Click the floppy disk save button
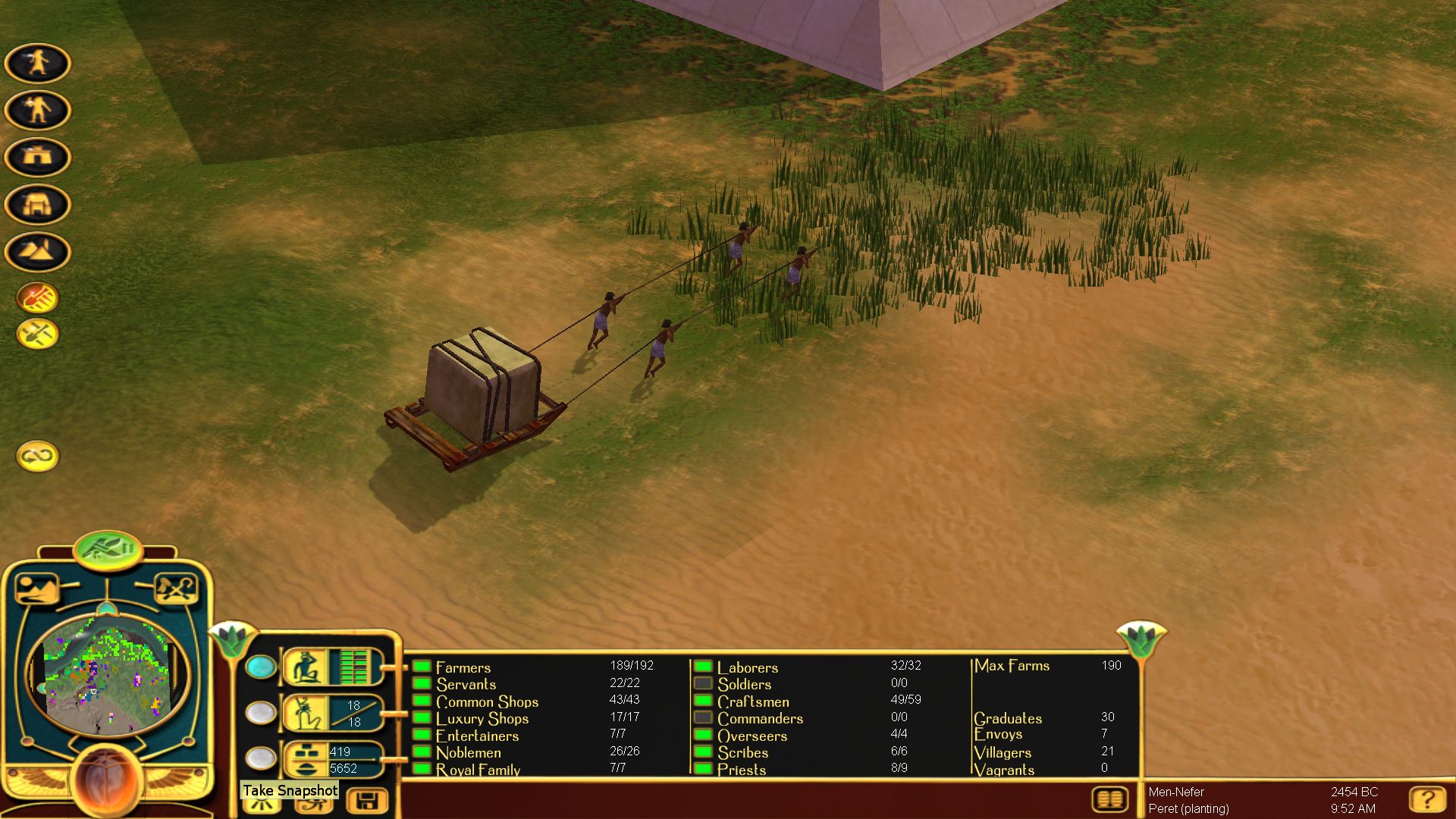This screenshot has height=819, width=1456. pos(367,801)
